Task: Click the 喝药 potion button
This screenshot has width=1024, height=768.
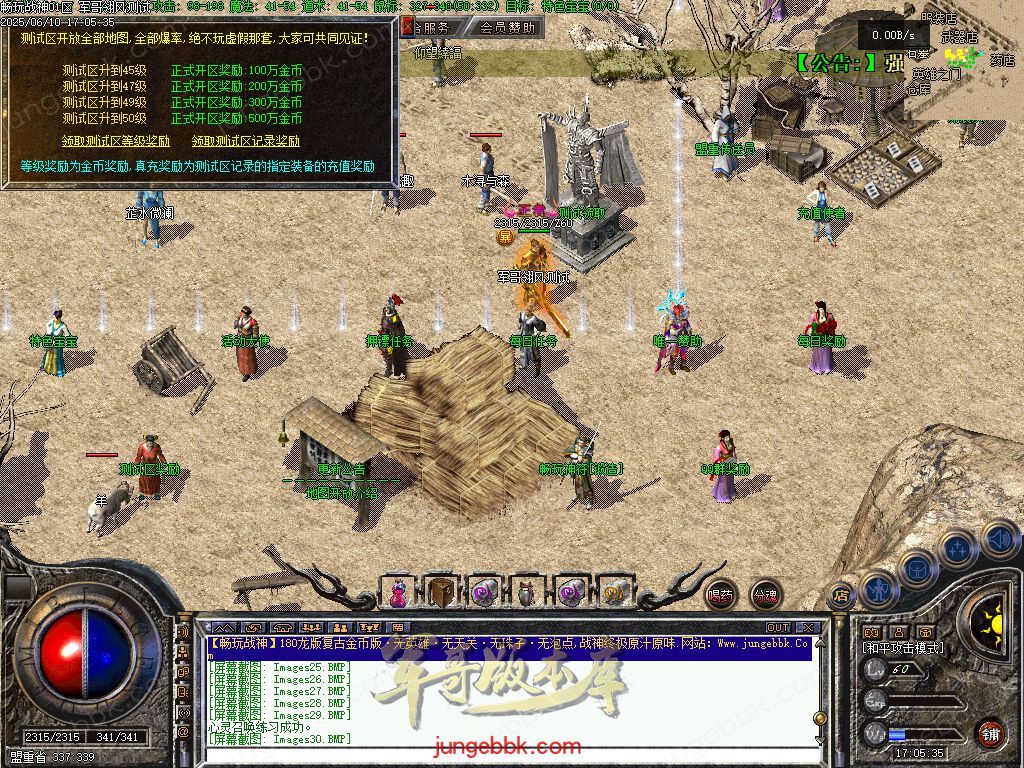Action: pyautogui.click(x=720, y=594)
